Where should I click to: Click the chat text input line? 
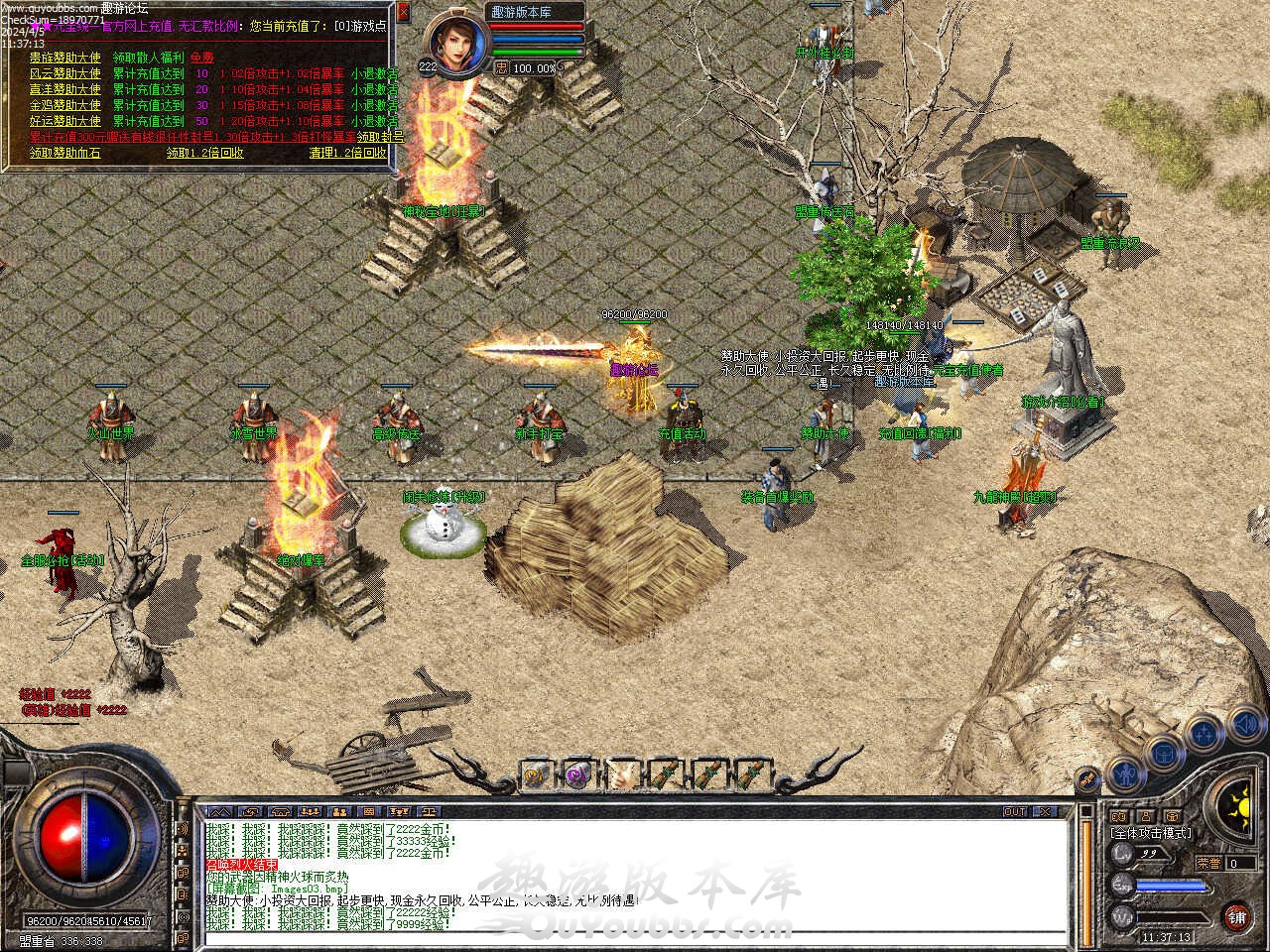(x=635, y=938)
